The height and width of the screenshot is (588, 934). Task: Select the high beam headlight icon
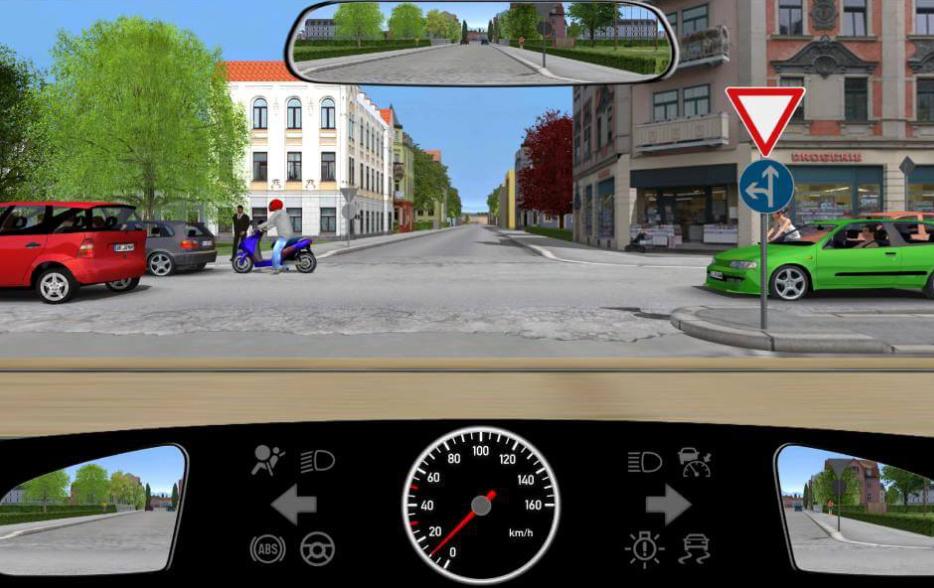[645, 461]
